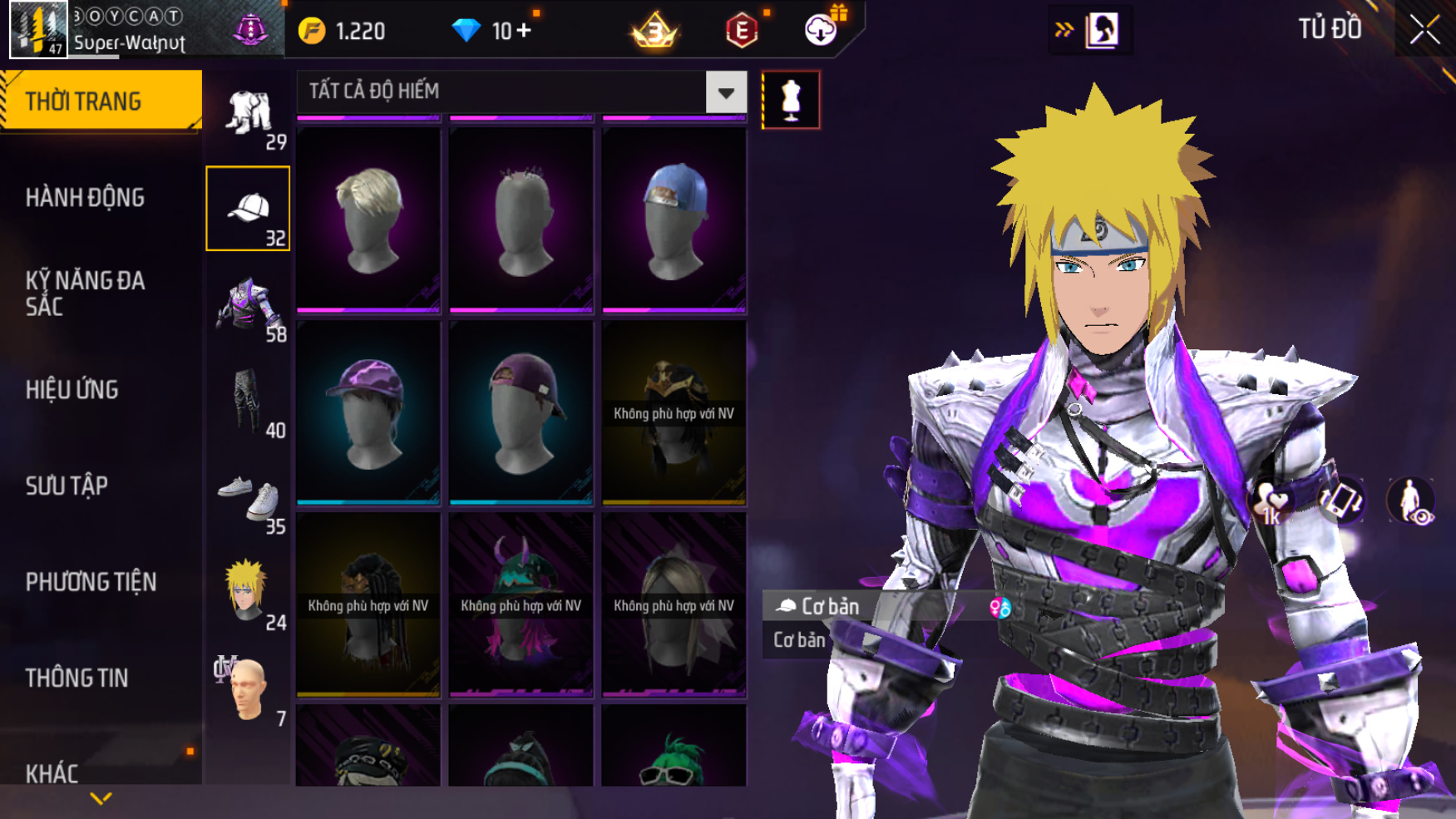Choose the purple lightning cap item
Screen dimensions: 1456x819
click(x=368, y=412)
